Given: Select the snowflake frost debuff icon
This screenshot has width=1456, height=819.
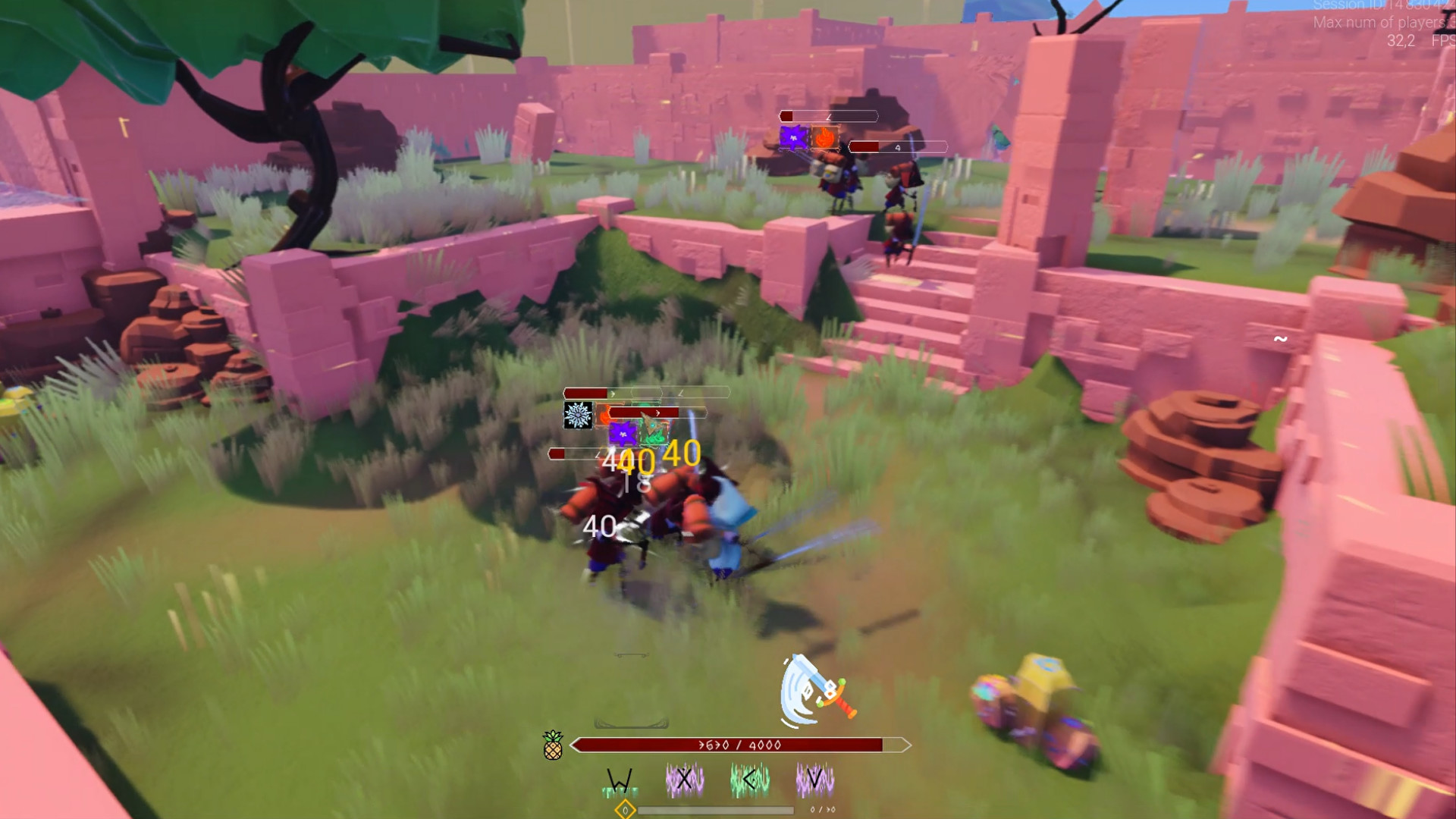Looking at the screenshot, I should point(579,415).
